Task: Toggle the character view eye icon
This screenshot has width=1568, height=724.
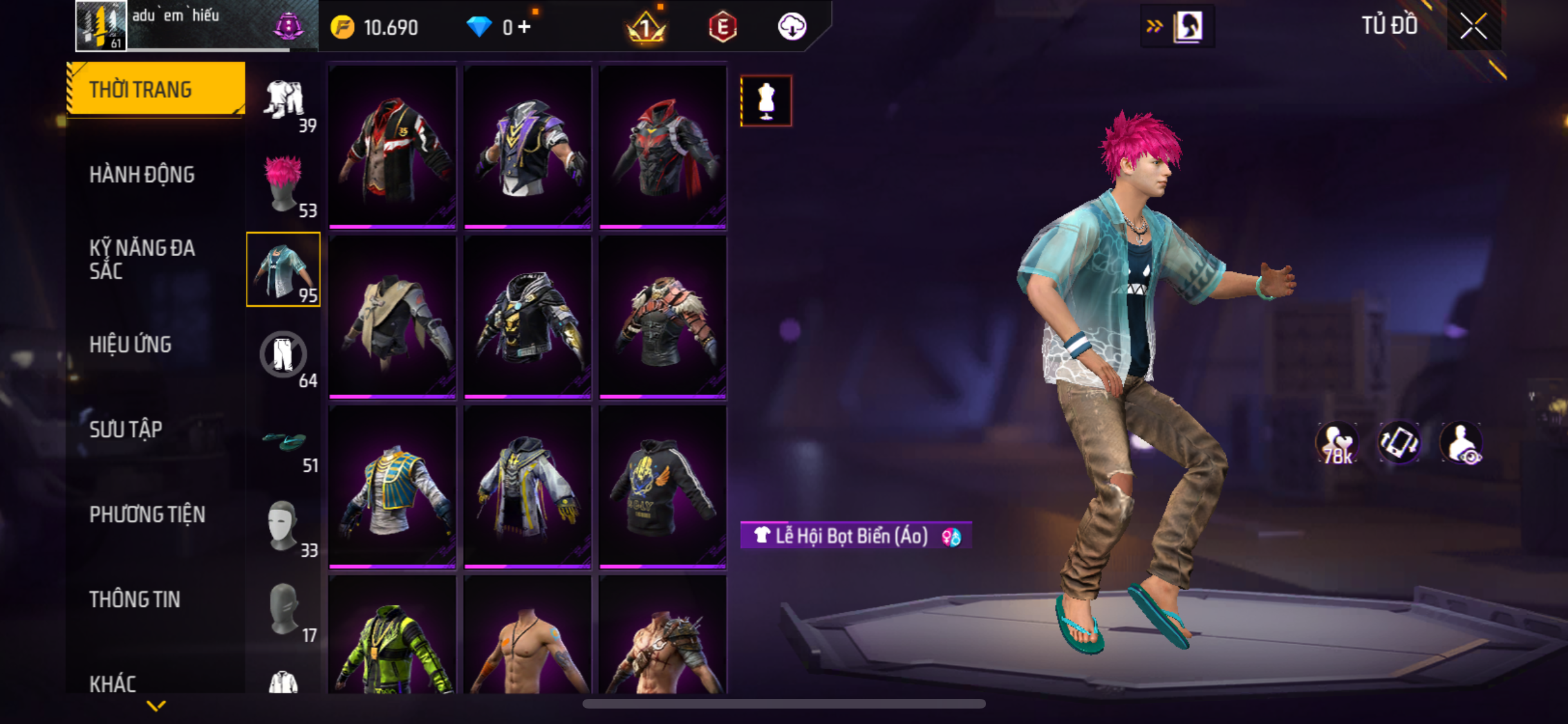Action: [x=1462, y=444]
